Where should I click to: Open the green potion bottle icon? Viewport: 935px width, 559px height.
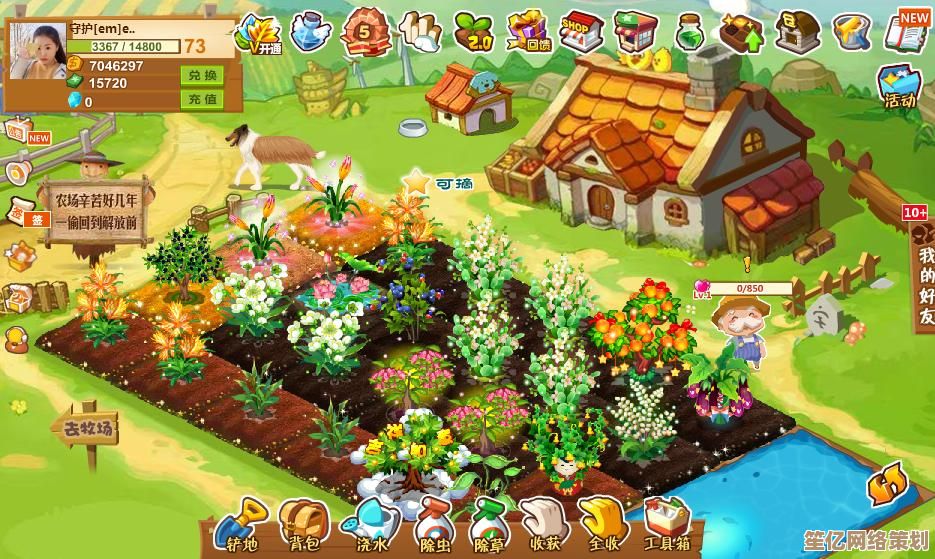coord(689,32)
